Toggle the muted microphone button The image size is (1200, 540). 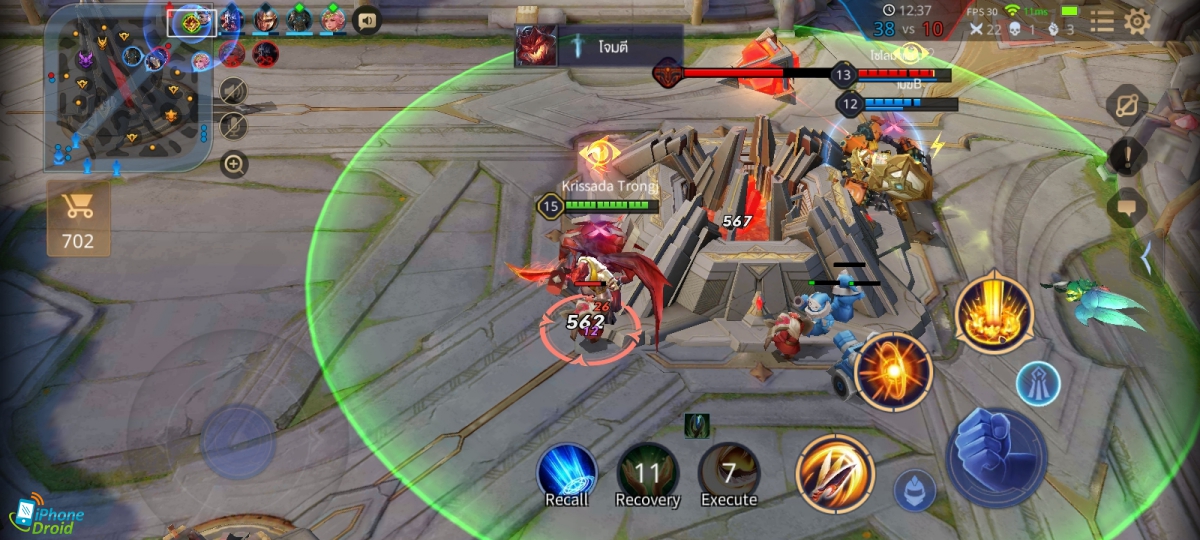click(x=233, y=126)
